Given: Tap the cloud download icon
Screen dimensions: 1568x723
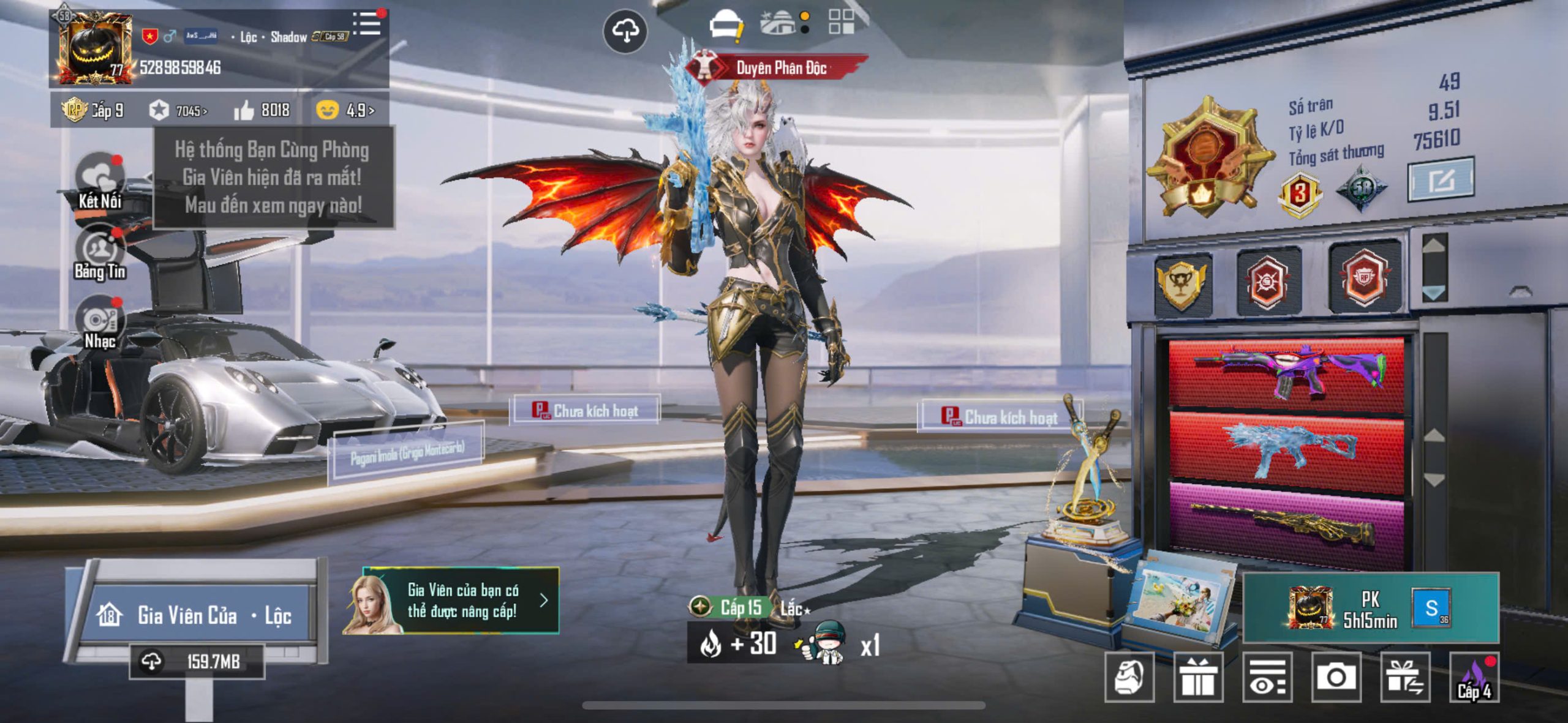Looking at the screenshot, I should click(625, 31).
